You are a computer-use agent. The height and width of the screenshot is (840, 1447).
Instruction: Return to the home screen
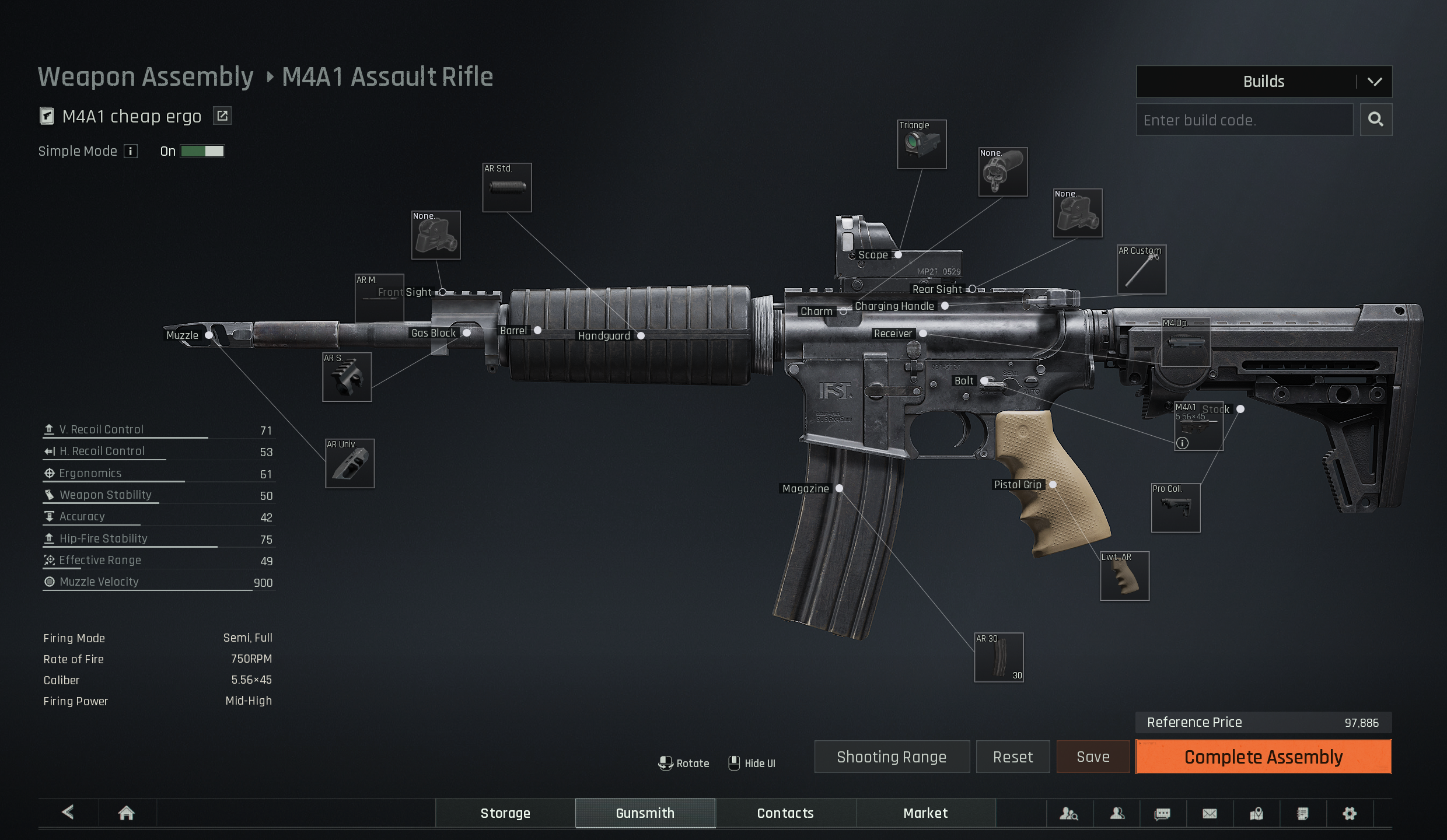coord(127,813)
